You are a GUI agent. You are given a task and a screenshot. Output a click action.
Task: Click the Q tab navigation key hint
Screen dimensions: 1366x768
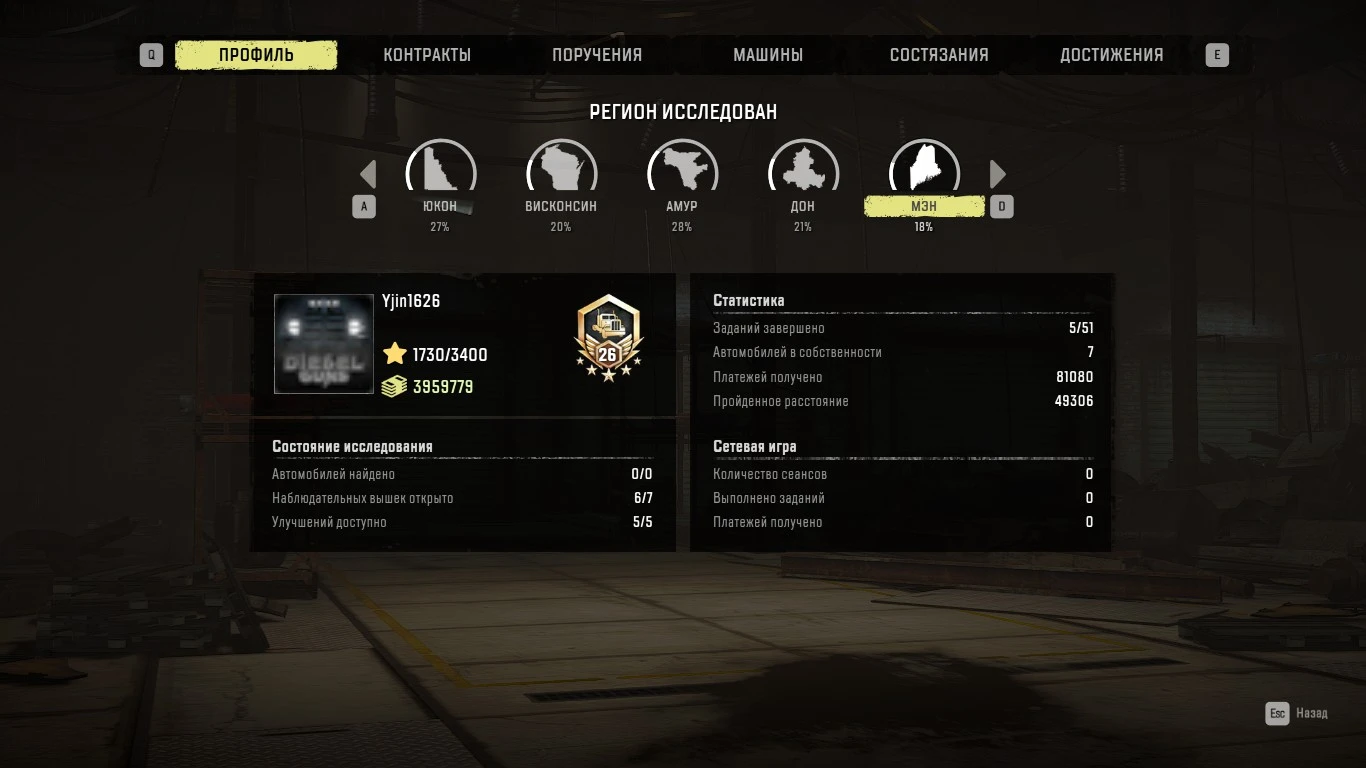click(151, 55)
